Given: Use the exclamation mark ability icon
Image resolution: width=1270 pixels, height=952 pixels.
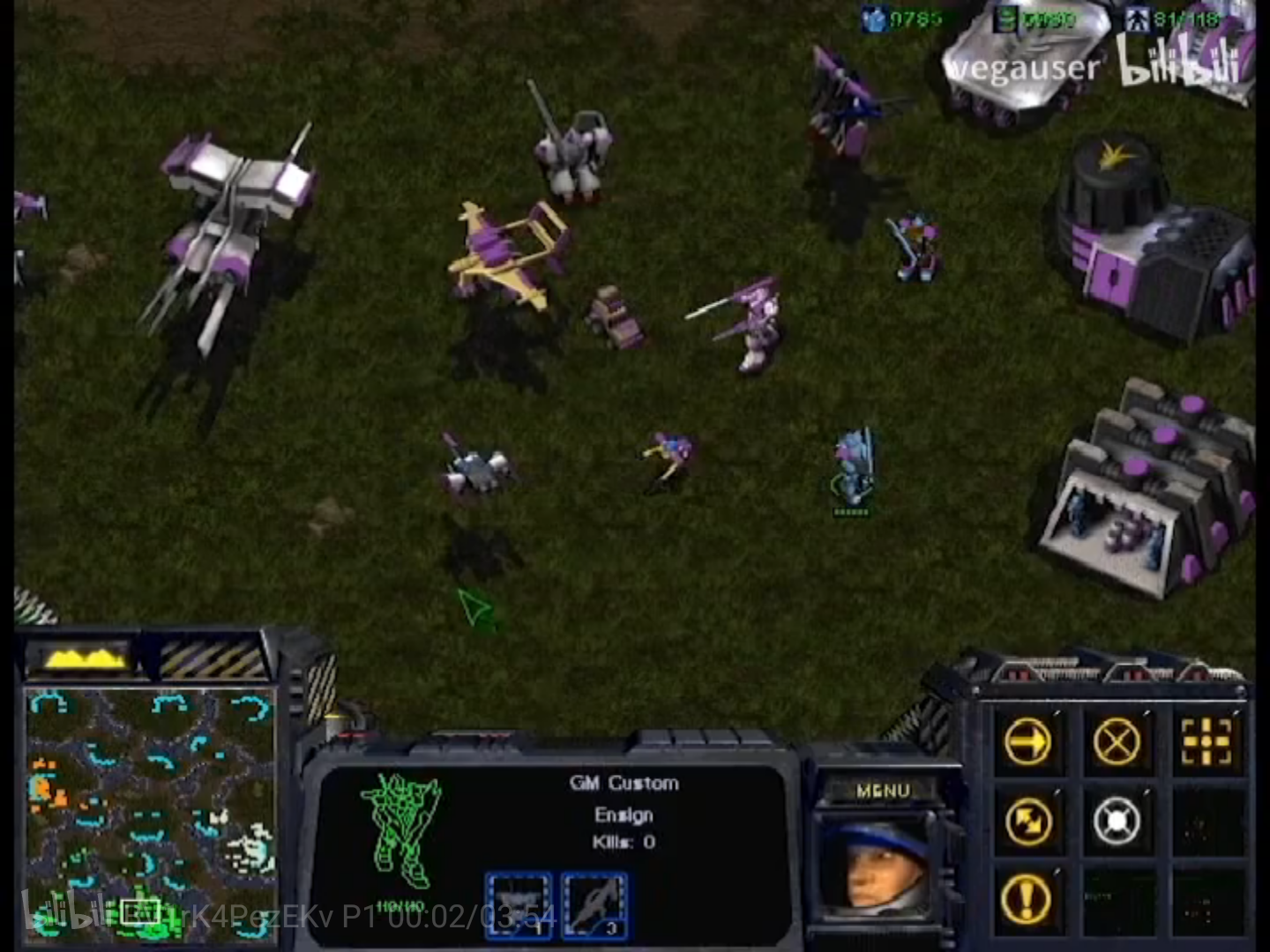Looking at the screenshot, I should pos(1028,899).
